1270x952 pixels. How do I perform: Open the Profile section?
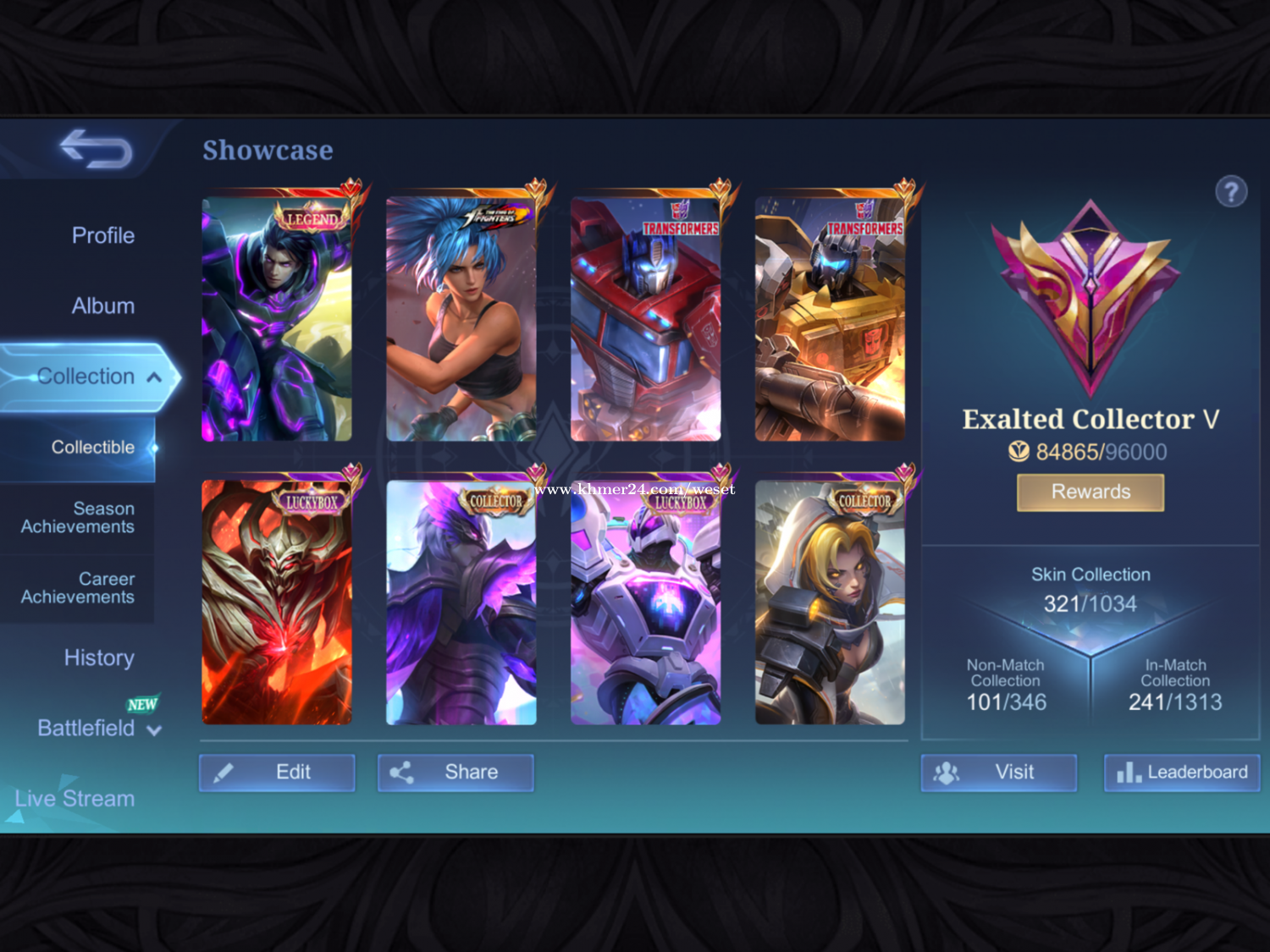(102, 235)
